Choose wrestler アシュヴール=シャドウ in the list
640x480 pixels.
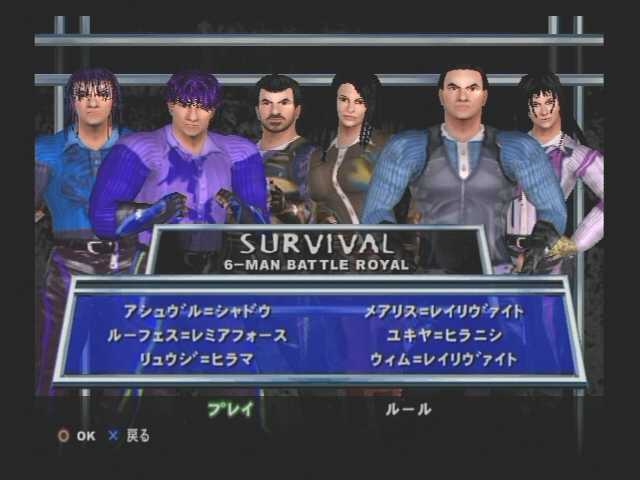point(196,312)
